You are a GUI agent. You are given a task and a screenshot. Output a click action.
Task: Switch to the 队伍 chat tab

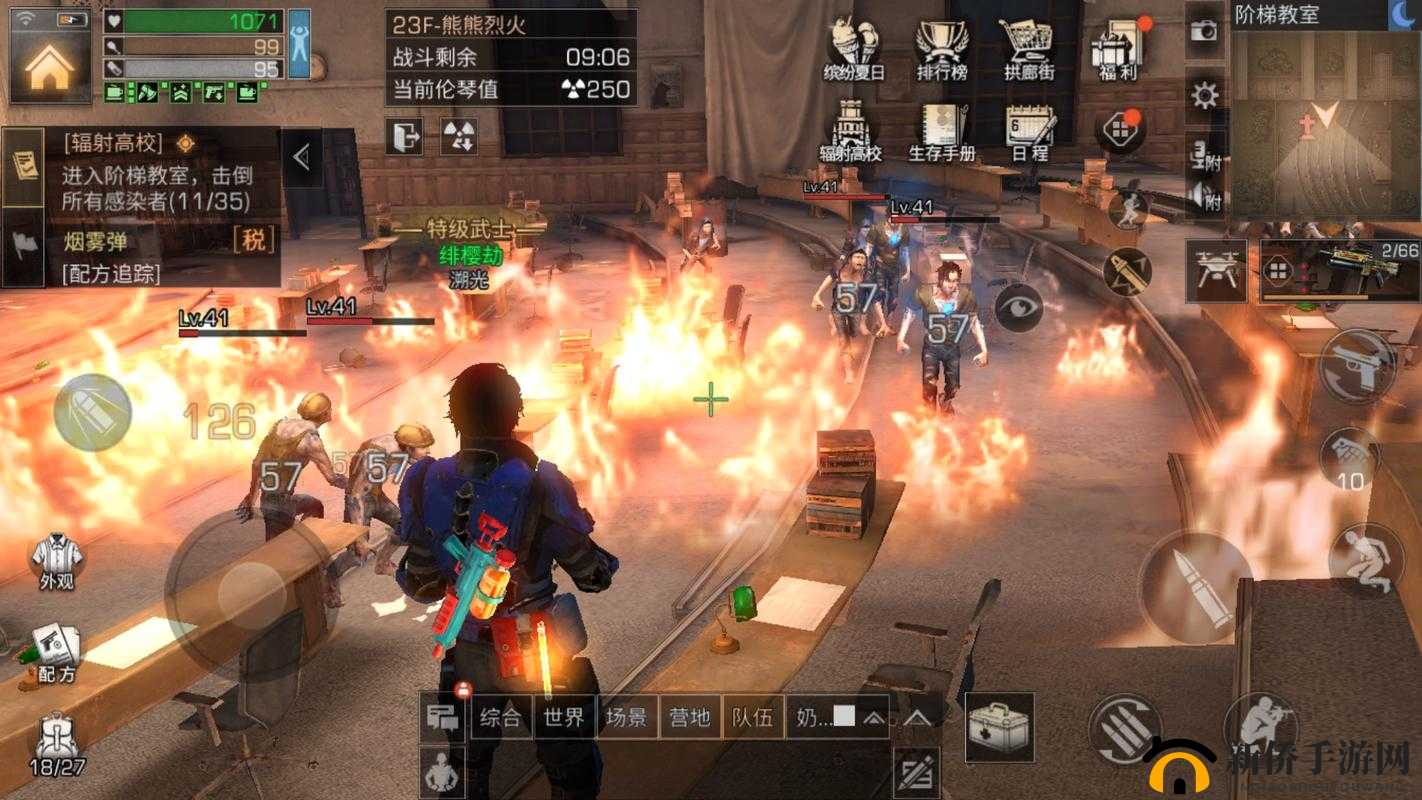[x=752, y=717]
